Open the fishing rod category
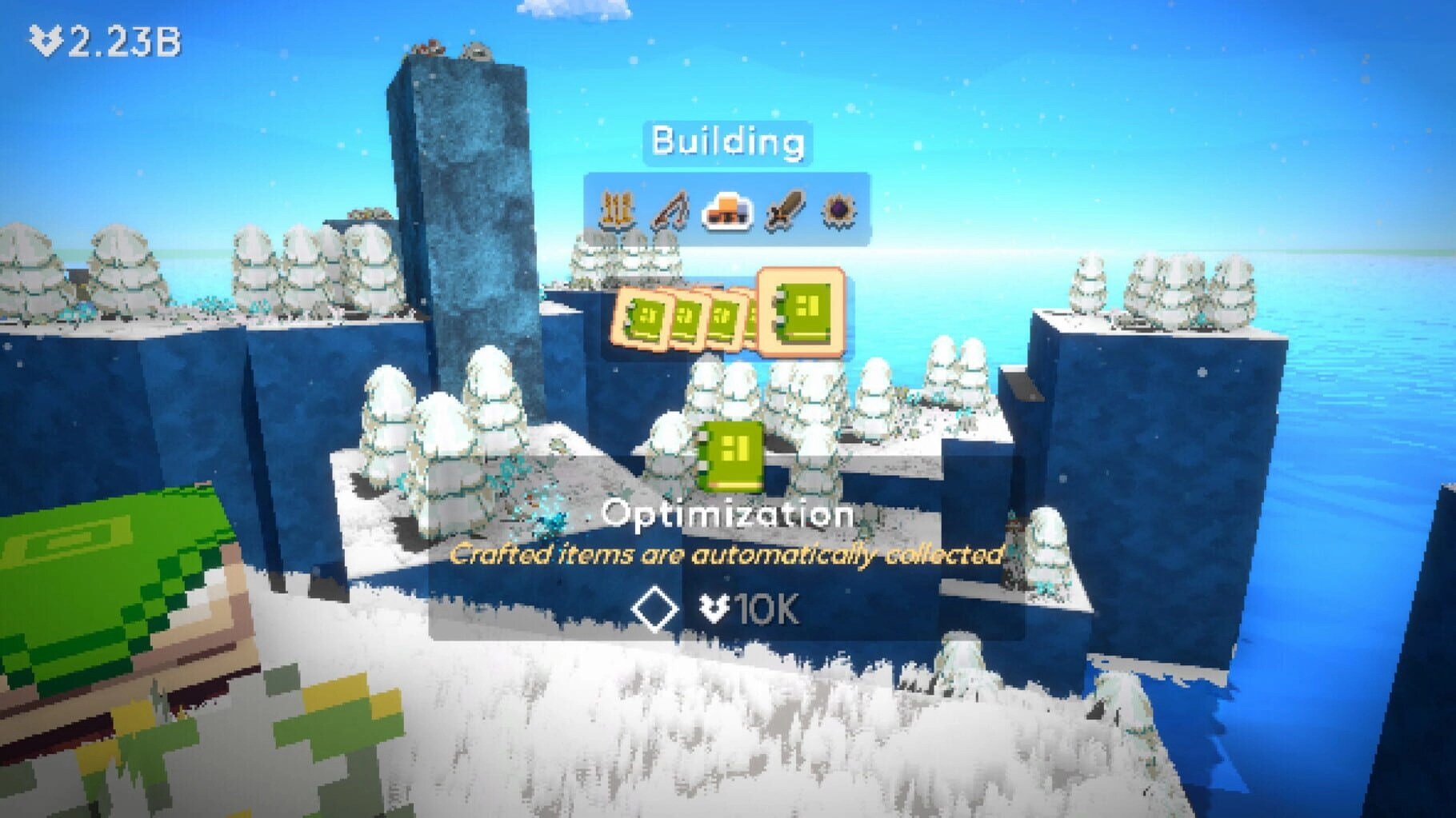Viewport: 1456px width, 818px height. (670, 211)
